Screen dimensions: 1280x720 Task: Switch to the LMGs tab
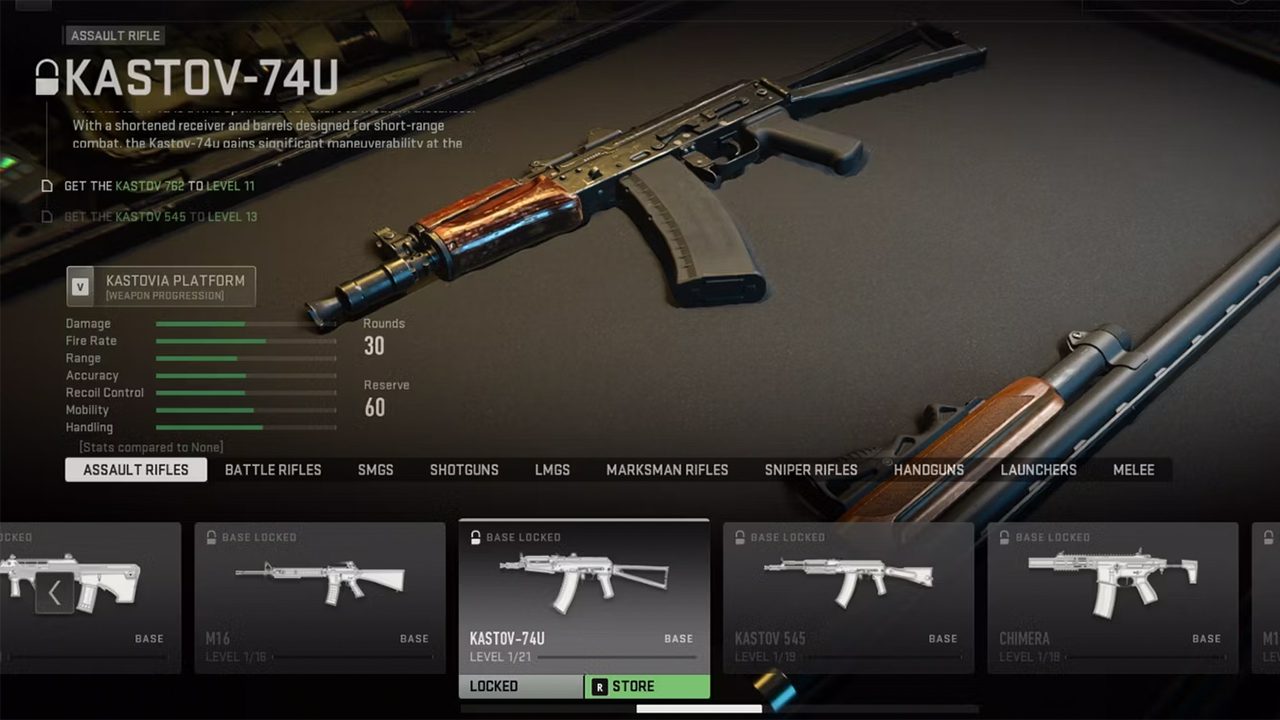click(x=552, y=470)
